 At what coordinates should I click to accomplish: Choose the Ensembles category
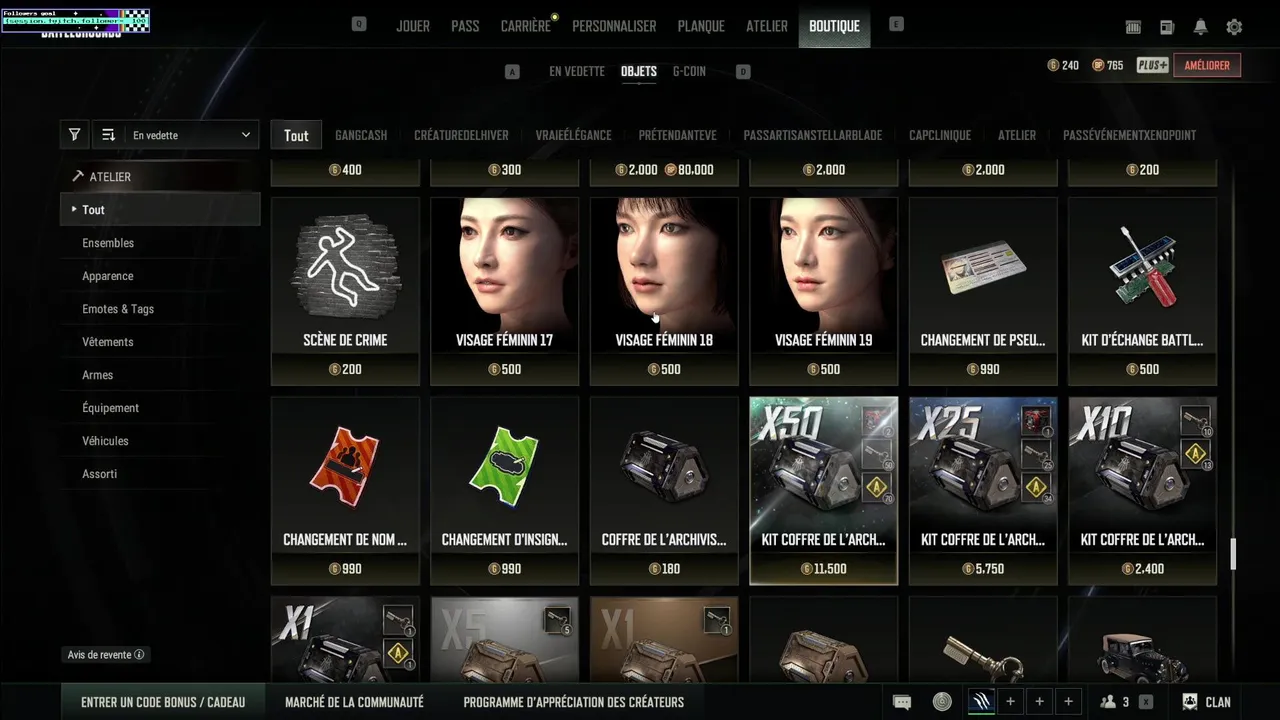108,243
